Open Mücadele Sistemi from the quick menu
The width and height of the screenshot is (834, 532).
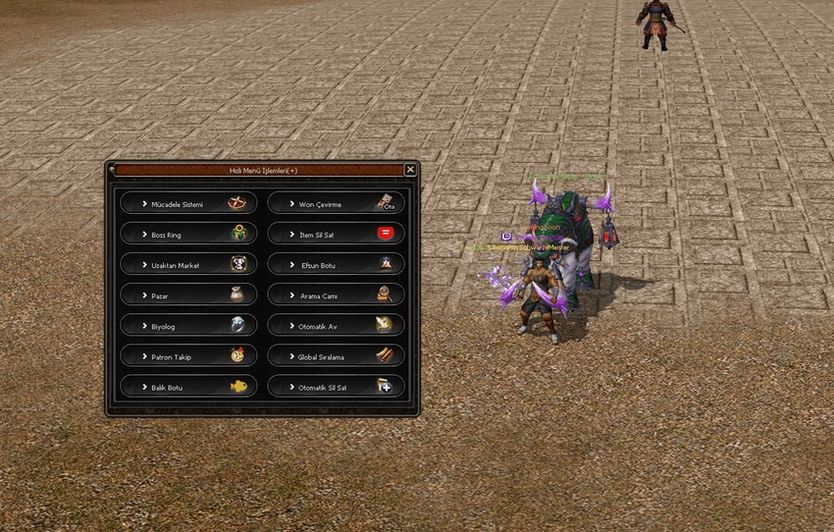pyautogui.click(x=189, y=204)
